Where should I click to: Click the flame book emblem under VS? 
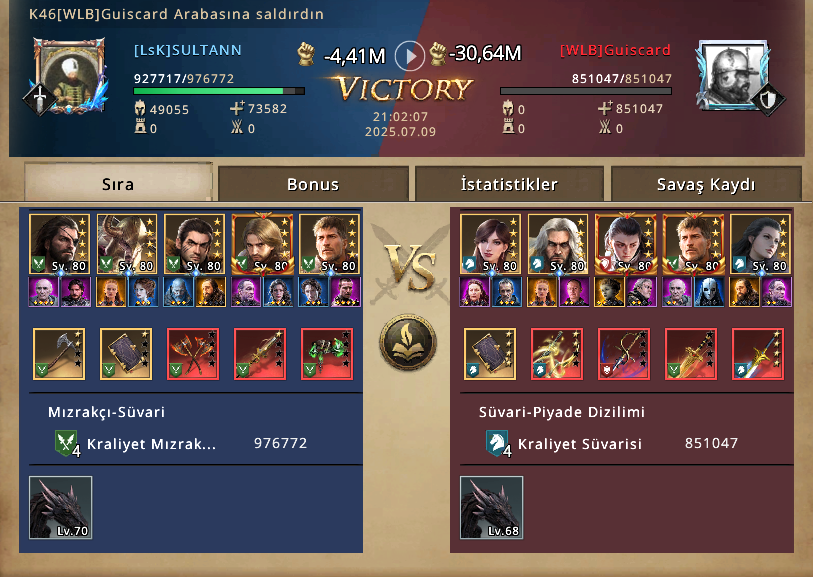406,342
